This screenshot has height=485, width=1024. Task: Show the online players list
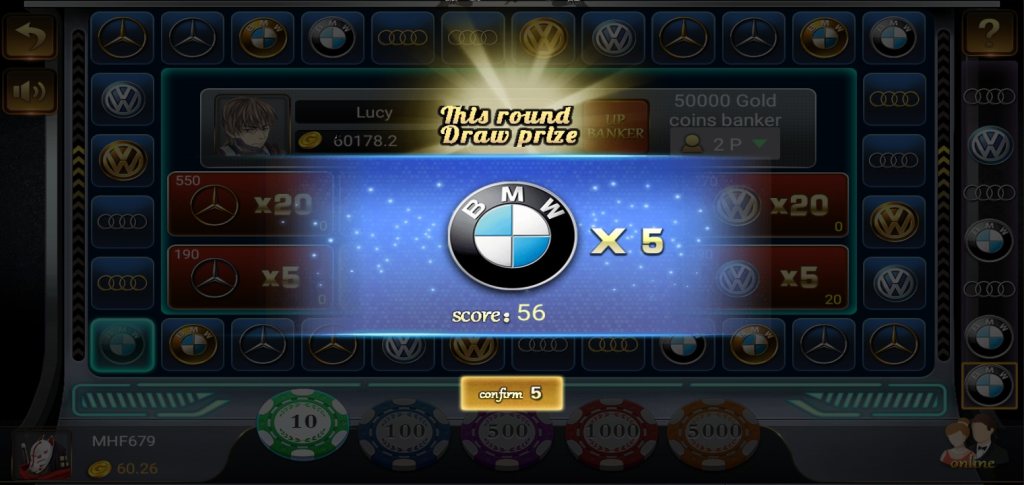pyautogui.click(x=973, y=446)
